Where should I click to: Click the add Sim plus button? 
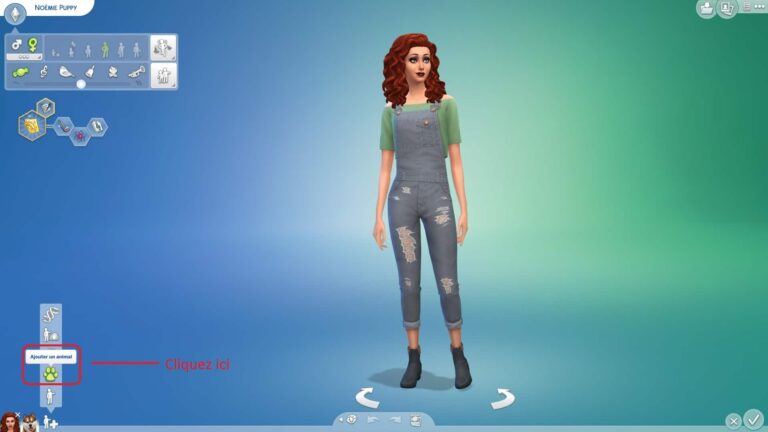click(50, 423)
